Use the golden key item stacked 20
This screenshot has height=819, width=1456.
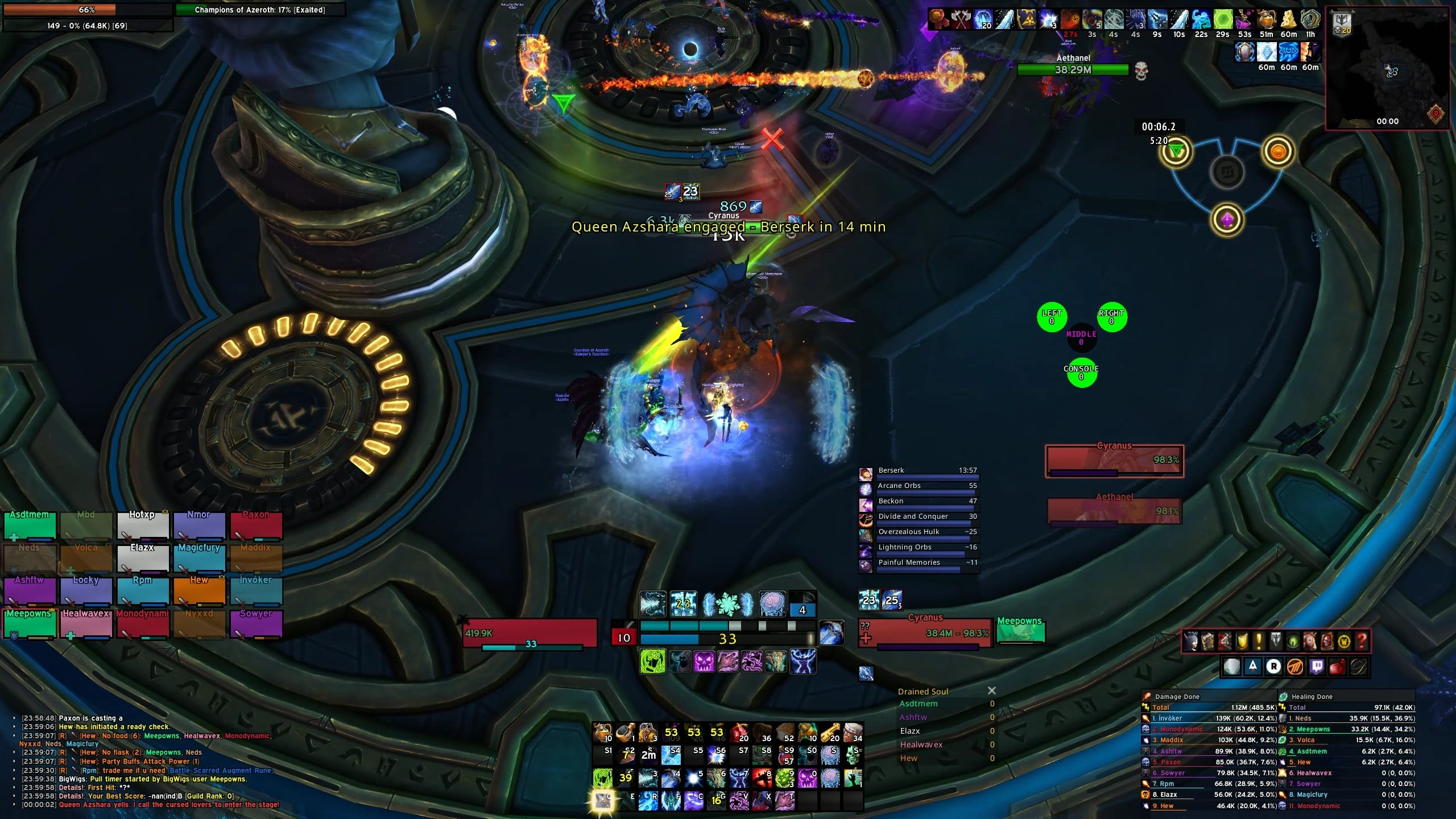point(830,733)
